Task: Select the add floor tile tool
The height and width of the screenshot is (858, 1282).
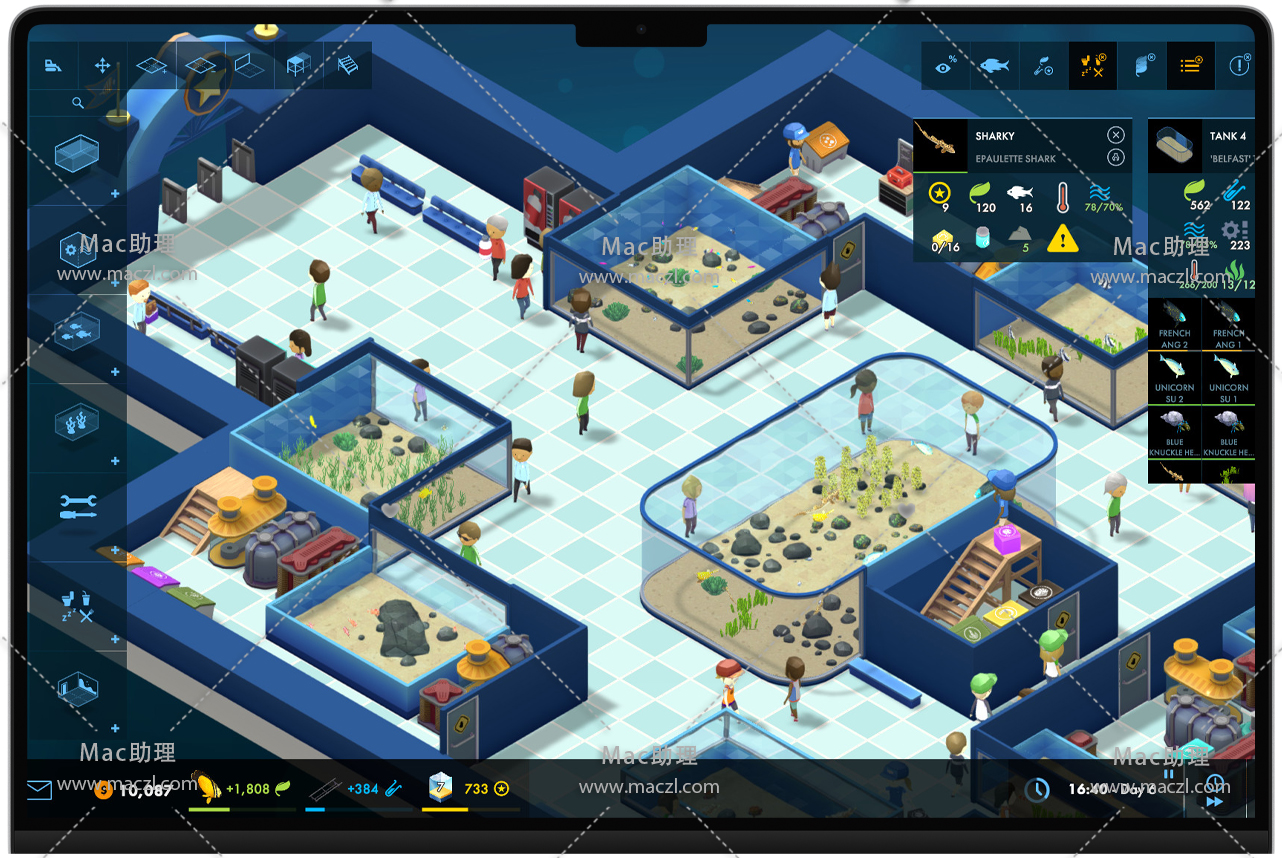Action: pyautogui.click(x=151, y=66)
